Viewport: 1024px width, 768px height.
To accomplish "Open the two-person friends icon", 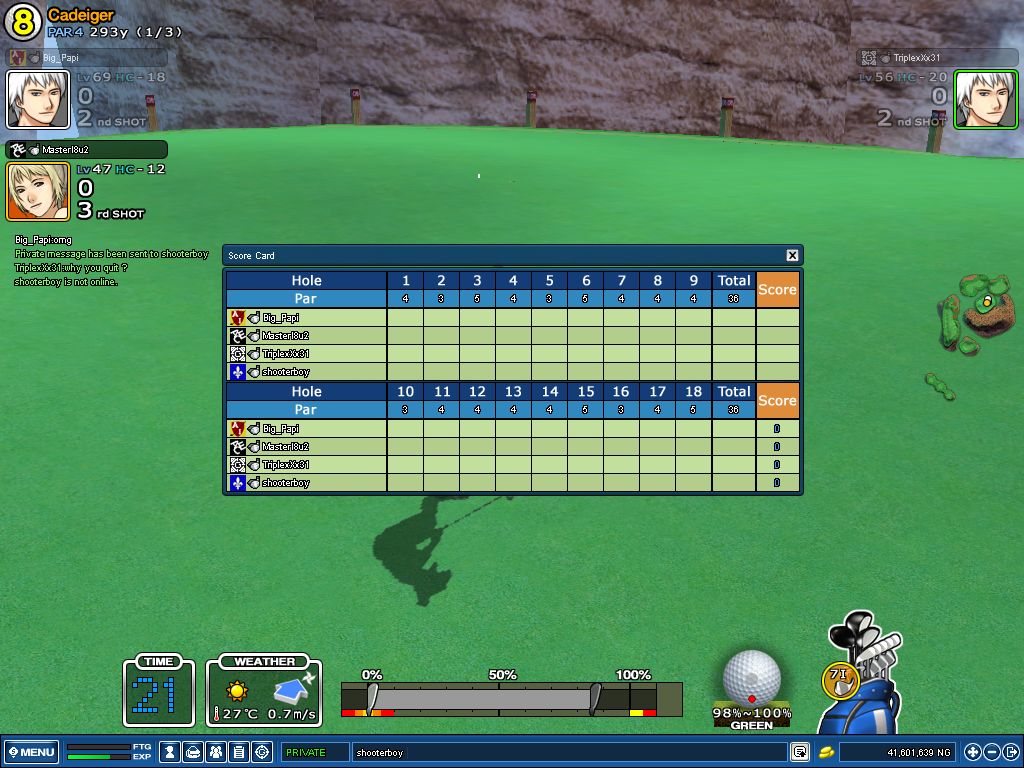I will pyautogui.click(x=217, y=752).
